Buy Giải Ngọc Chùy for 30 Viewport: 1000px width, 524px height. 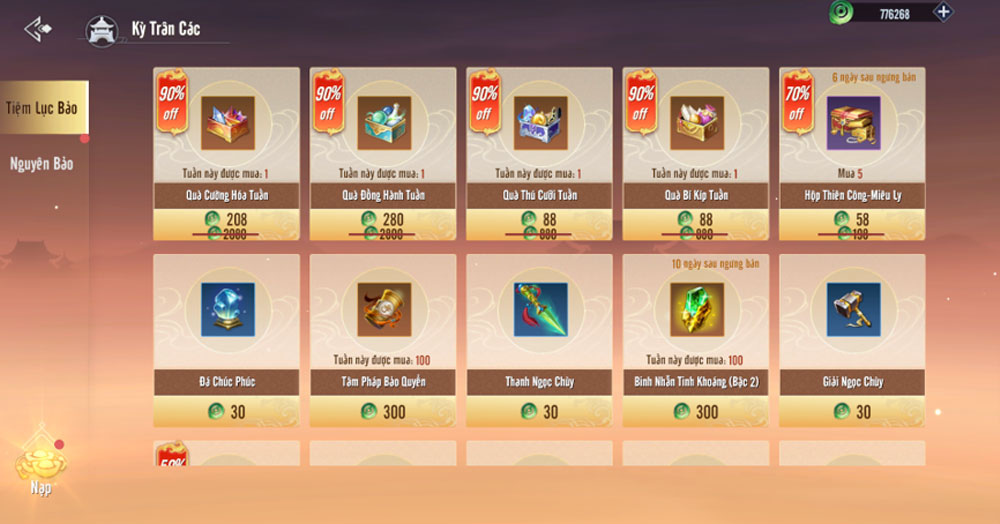(852, 411)
